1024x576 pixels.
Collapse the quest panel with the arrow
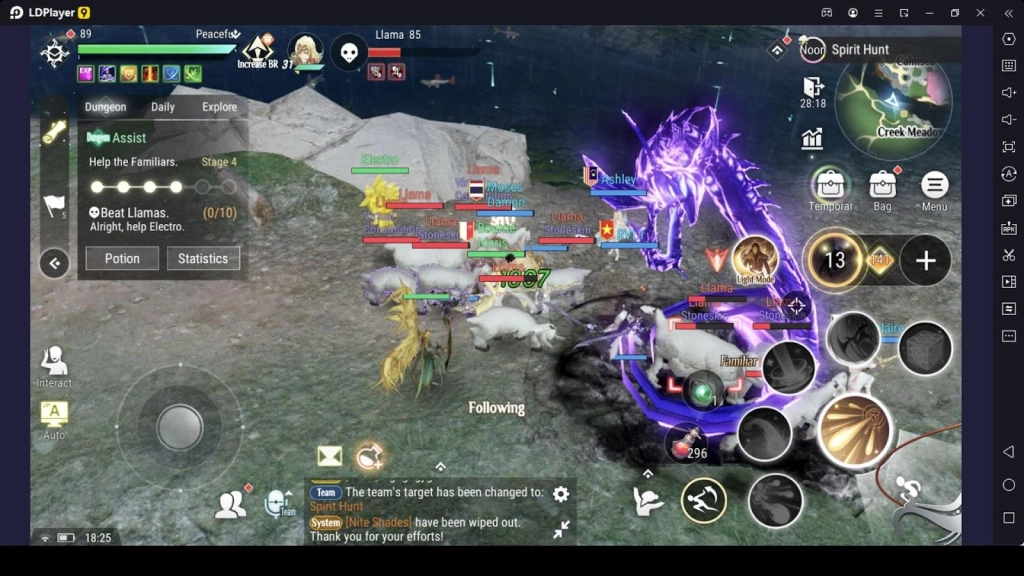54,264
